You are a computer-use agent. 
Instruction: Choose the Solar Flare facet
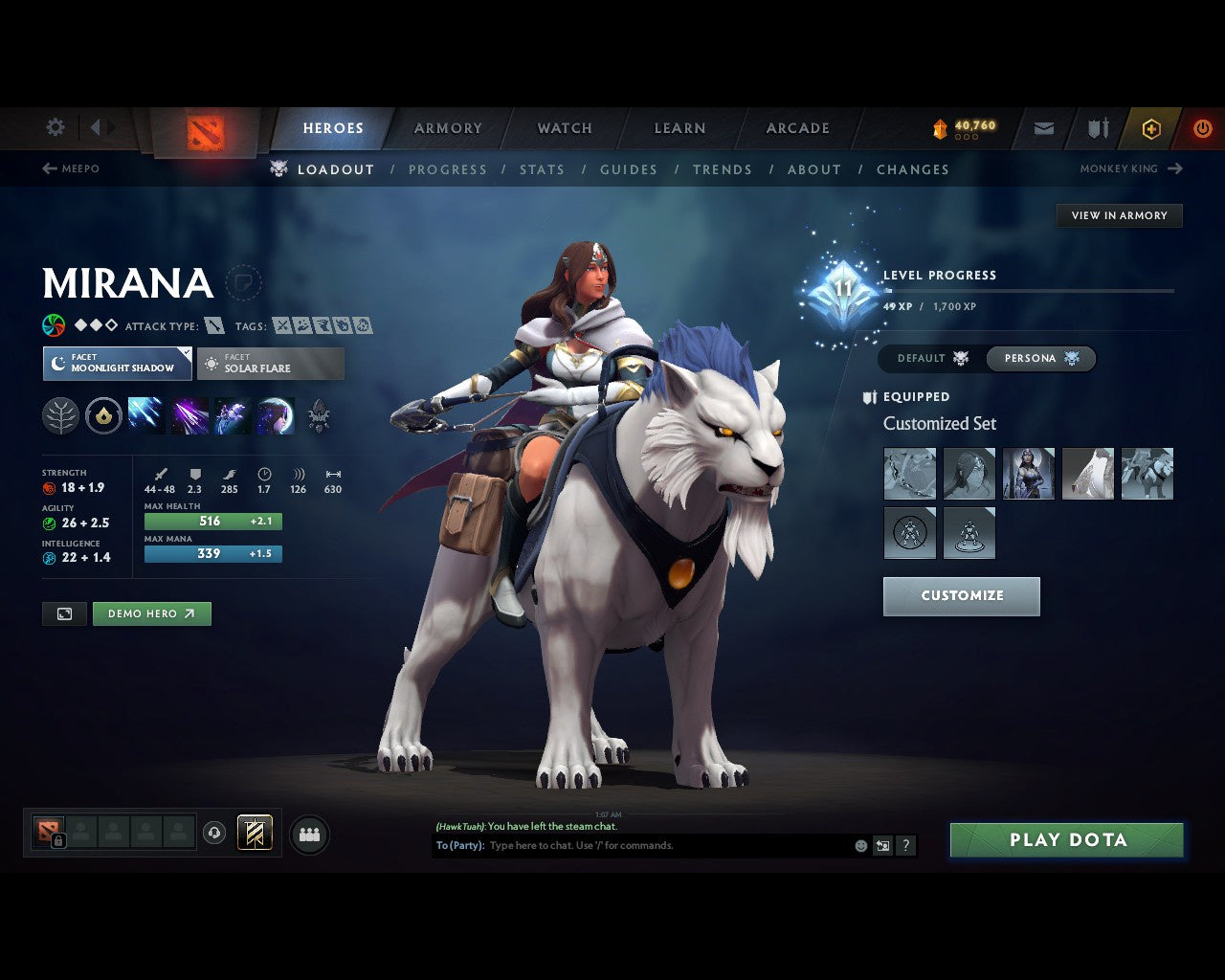pyautogui.click(x=271, y=364)
